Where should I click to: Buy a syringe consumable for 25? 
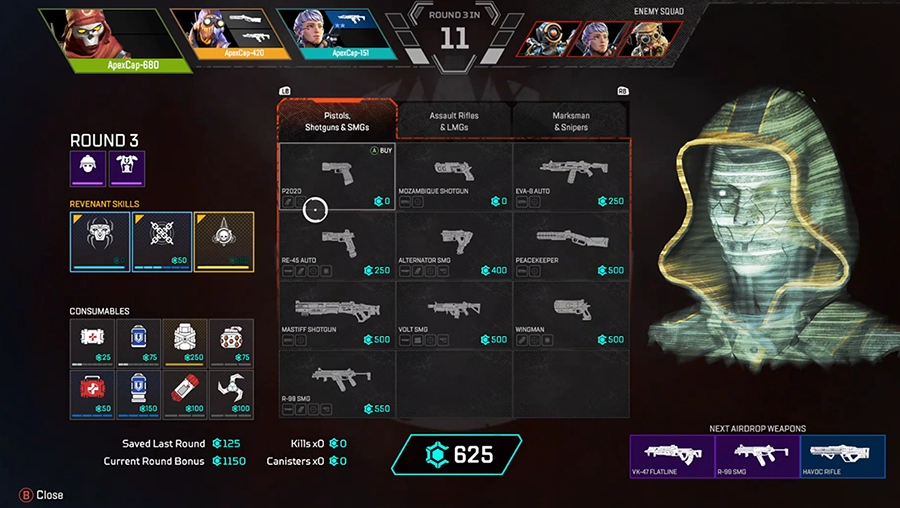93,343
